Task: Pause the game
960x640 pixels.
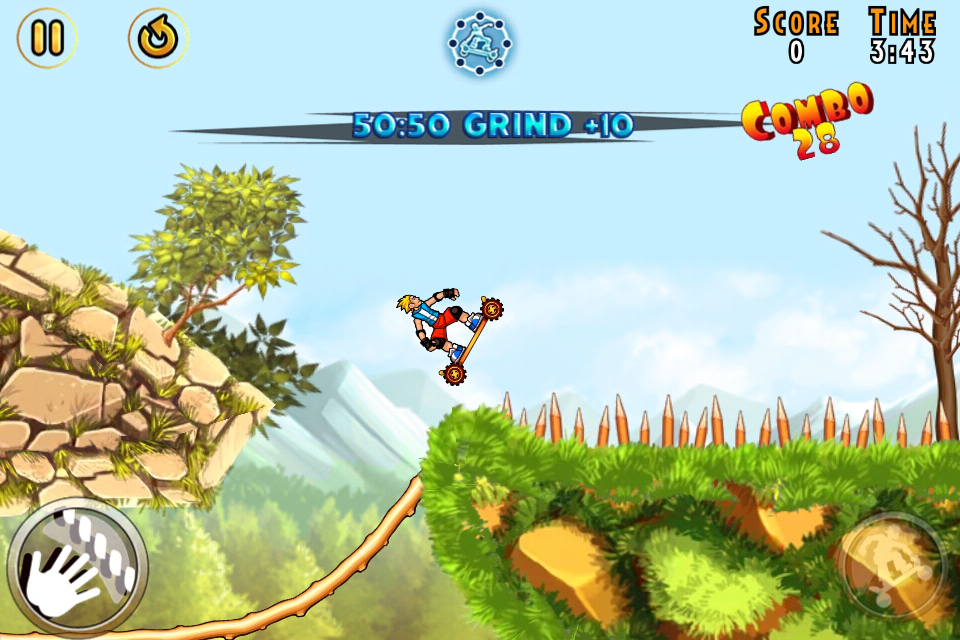Action: (47, 38)
